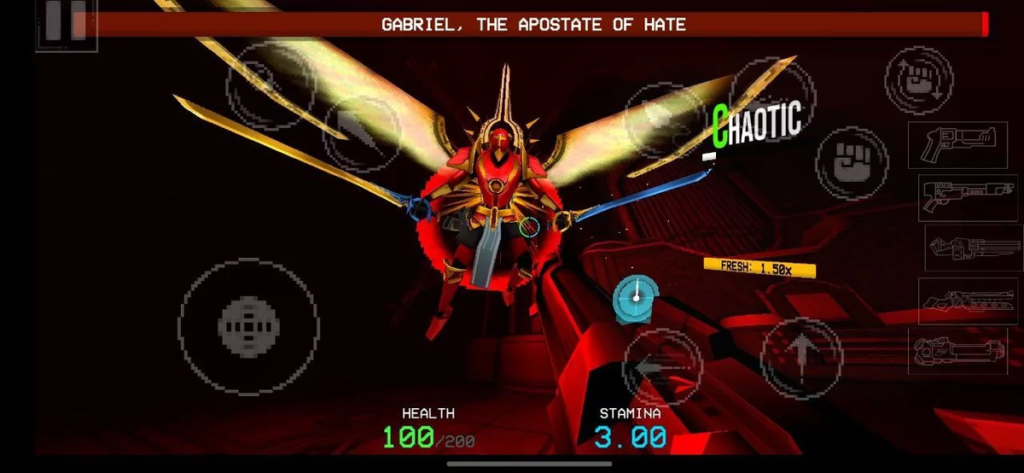Equip the shotgun from the weapon list
1024x473 pixels.
tap(966, 197)
